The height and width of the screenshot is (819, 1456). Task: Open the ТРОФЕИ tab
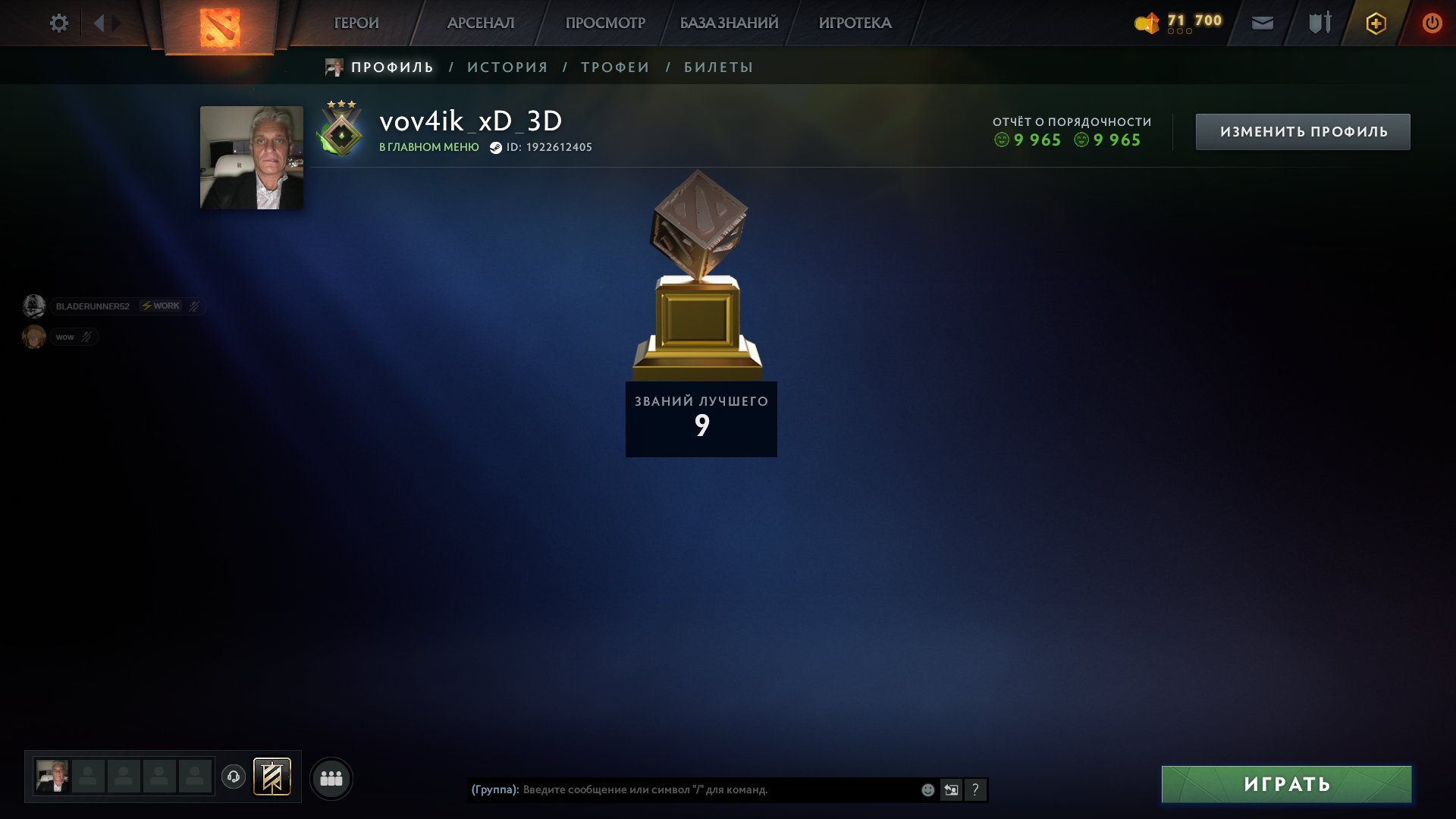click(614, 67)
